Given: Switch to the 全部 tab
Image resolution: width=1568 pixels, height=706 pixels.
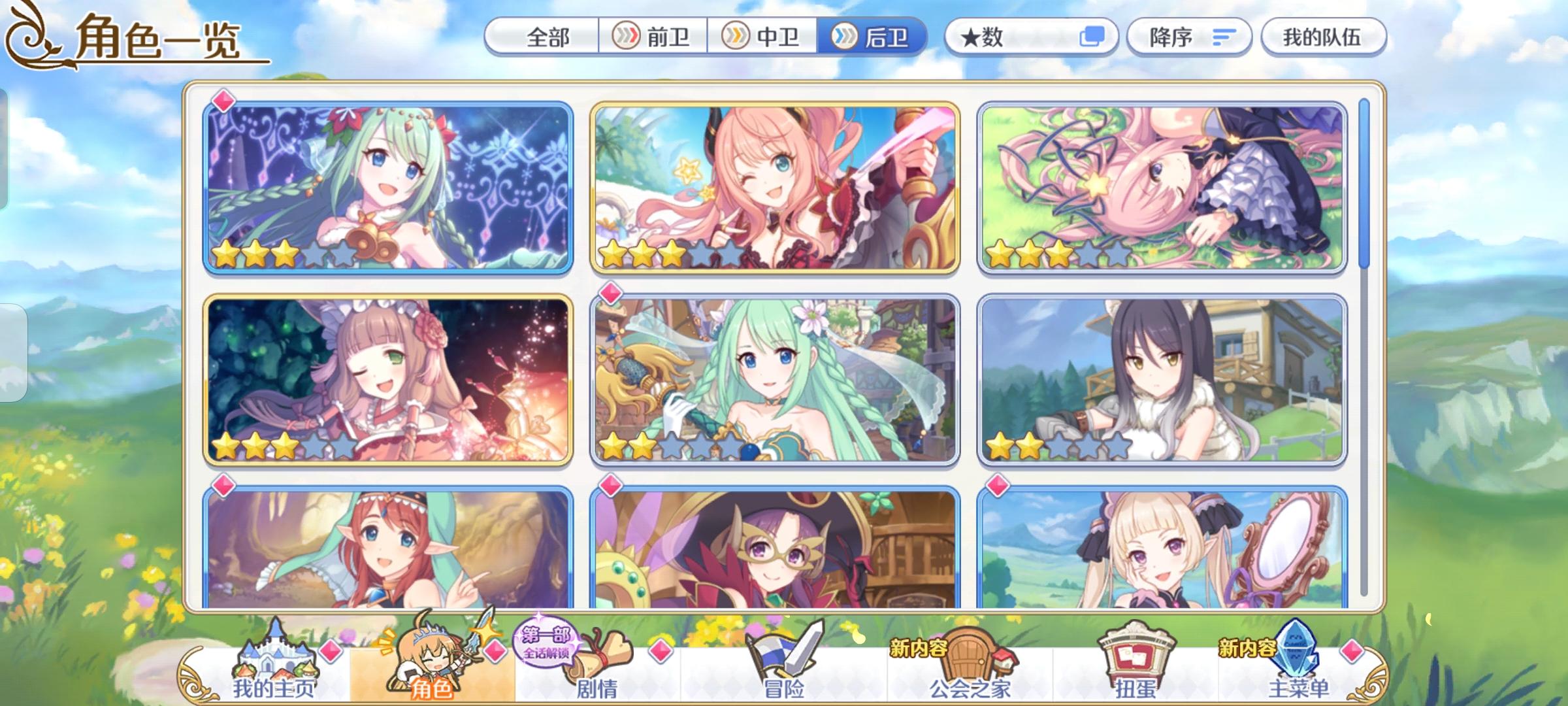Looking at the screenshot, I should 549,38.
